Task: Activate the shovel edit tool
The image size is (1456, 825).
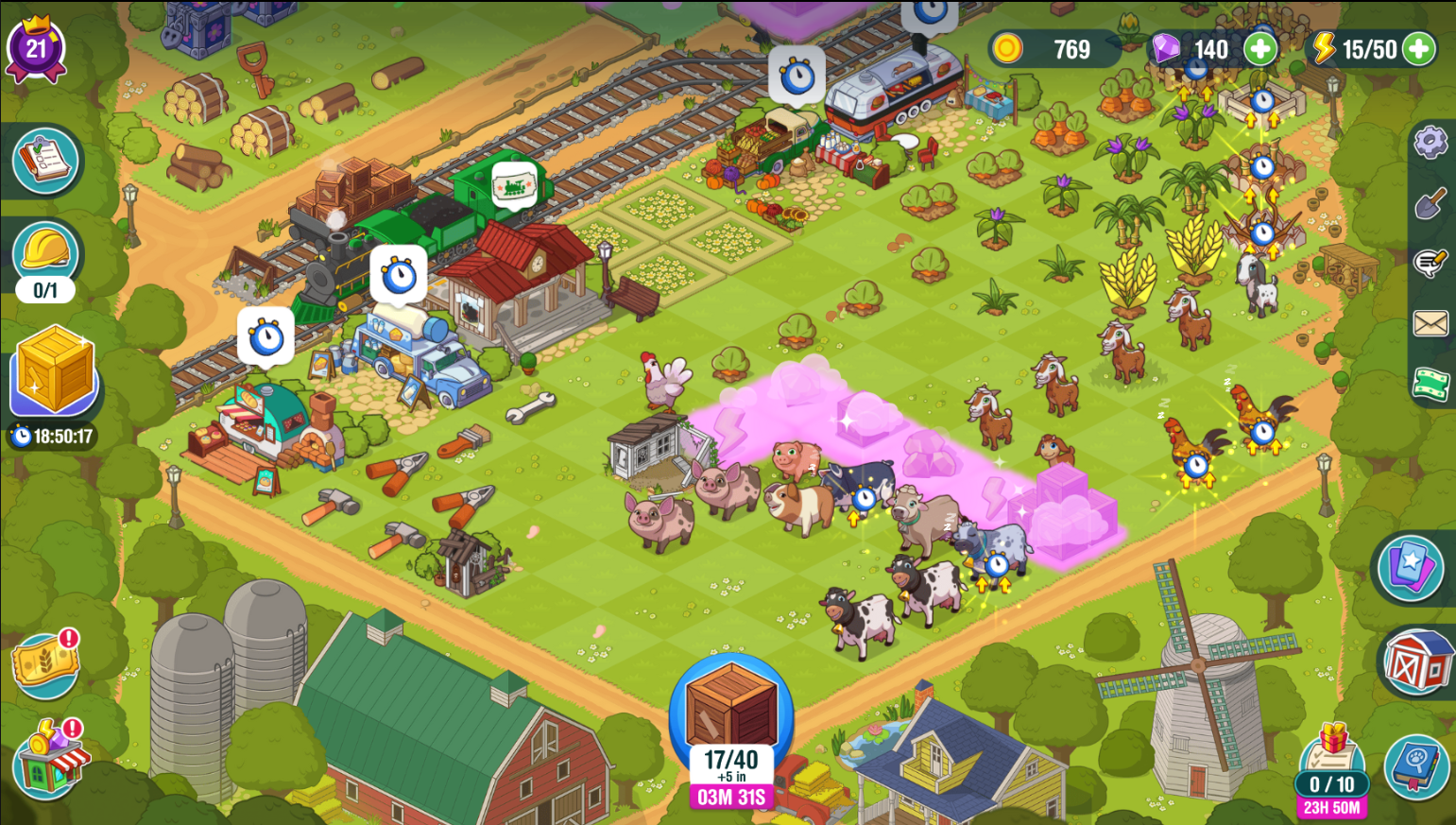Action: (1430, 203)
